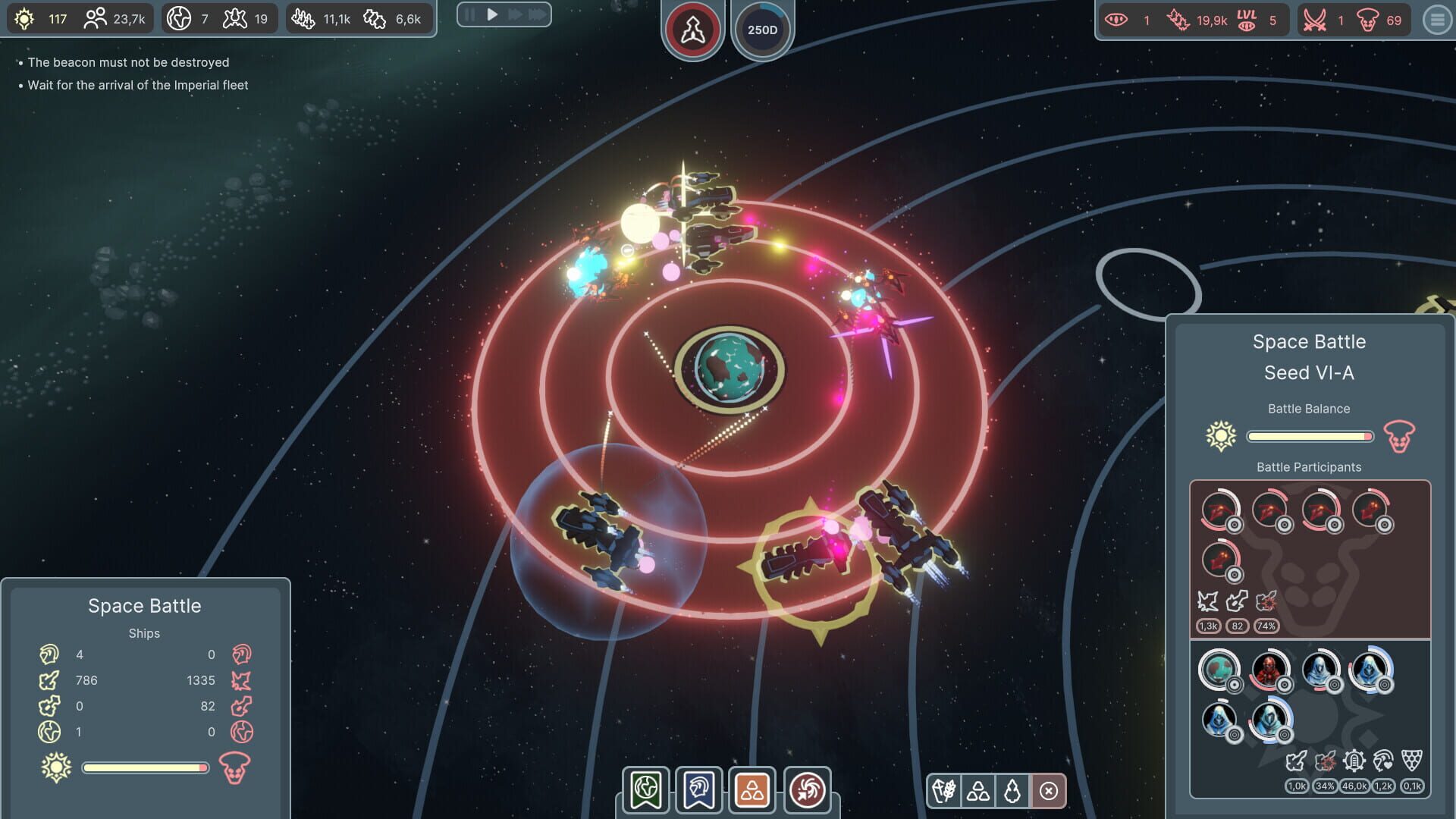The height and width of the screenshot is (819, 1456).
Task: Open the green planet bookmark tab
Action: [x=646, y=790]
